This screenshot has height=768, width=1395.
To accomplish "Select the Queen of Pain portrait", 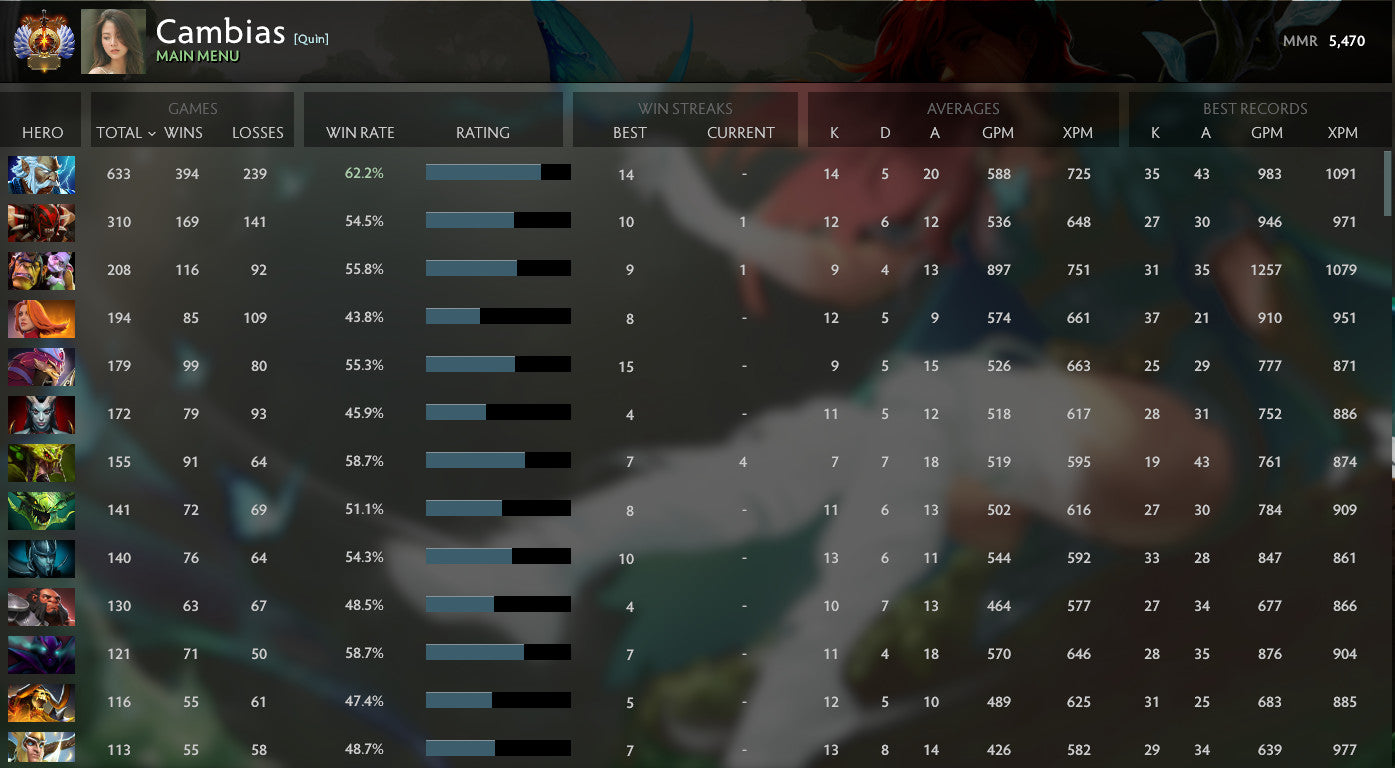I will (x=41, y=414).
